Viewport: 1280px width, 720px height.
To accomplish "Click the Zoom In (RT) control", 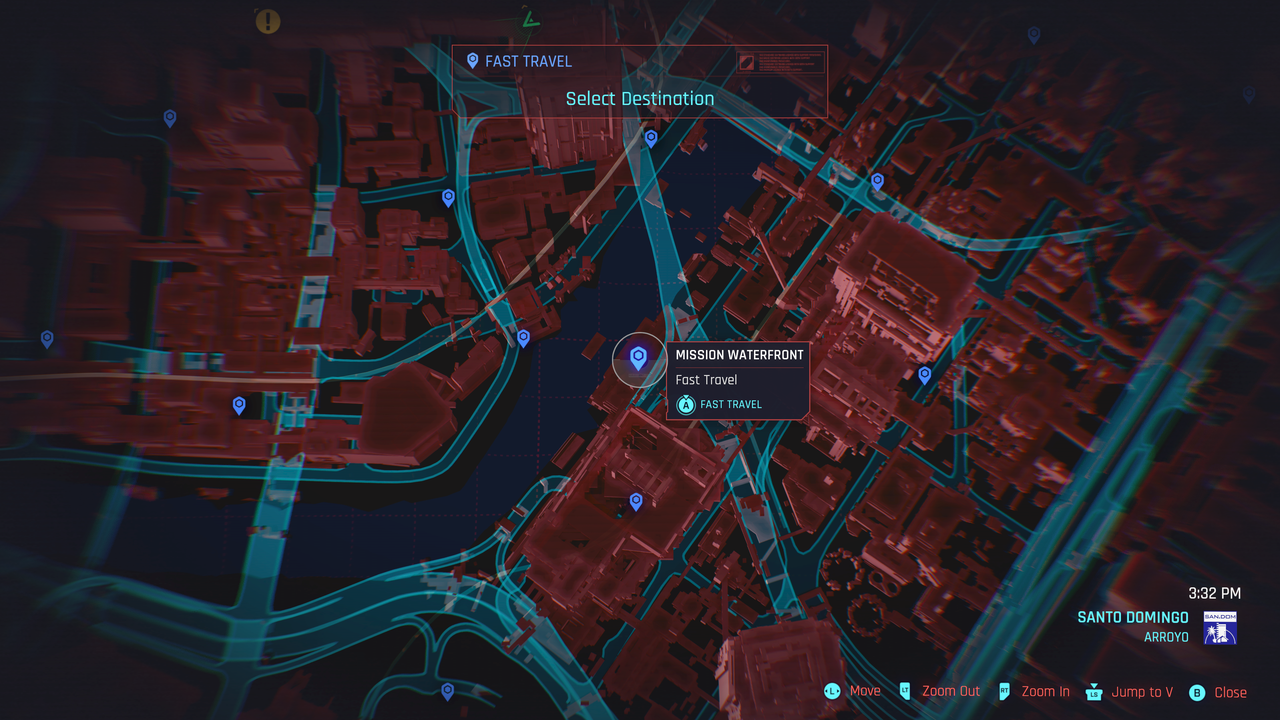I will pos(1045,691).
